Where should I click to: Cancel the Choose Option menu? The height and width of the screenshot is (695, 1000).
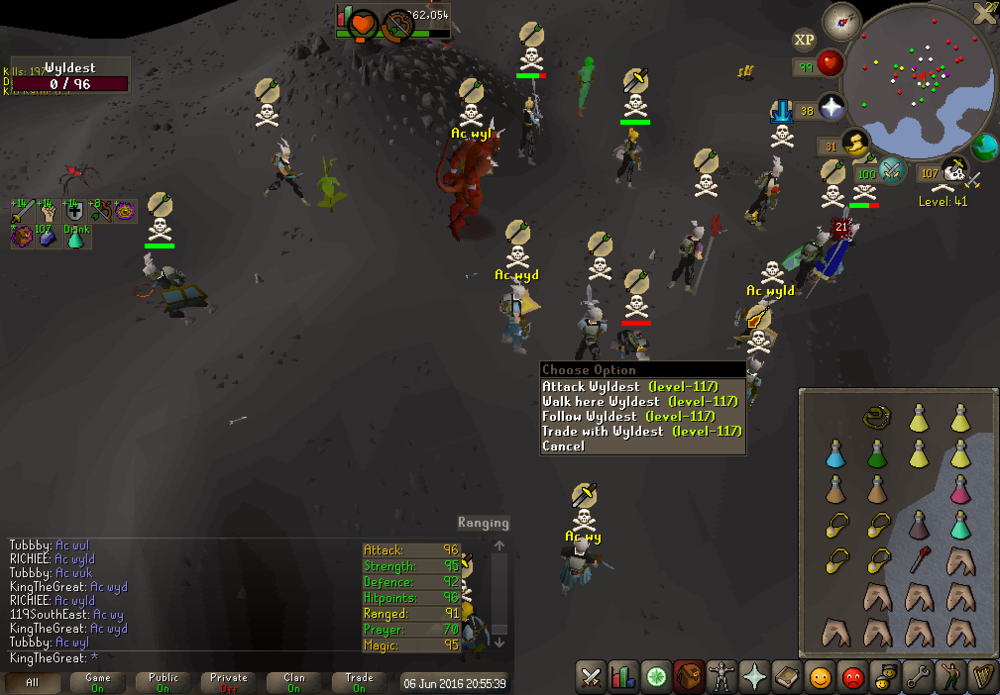pos(563,446)
